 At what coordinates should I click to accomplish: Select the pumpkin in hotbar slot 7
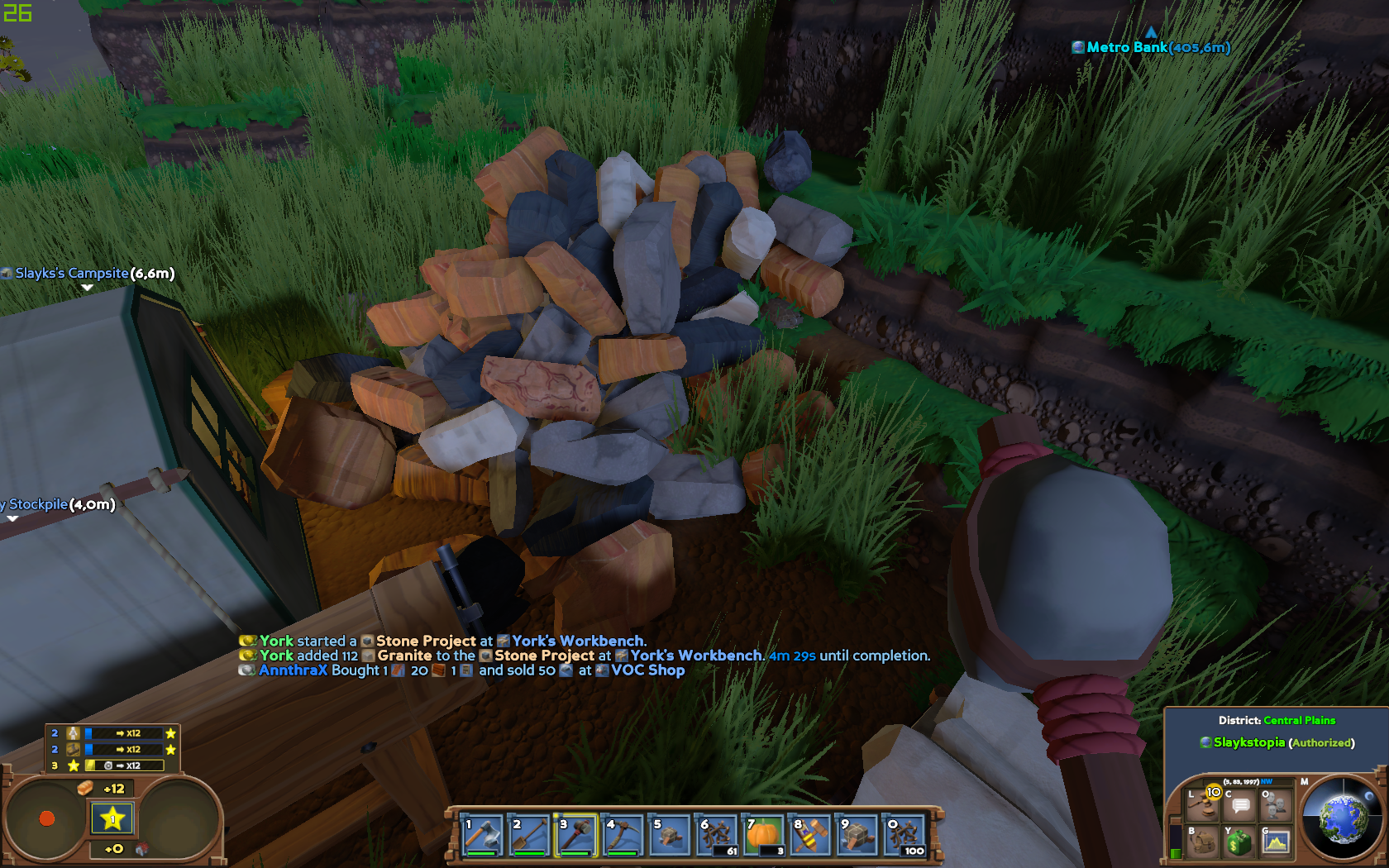764,835
